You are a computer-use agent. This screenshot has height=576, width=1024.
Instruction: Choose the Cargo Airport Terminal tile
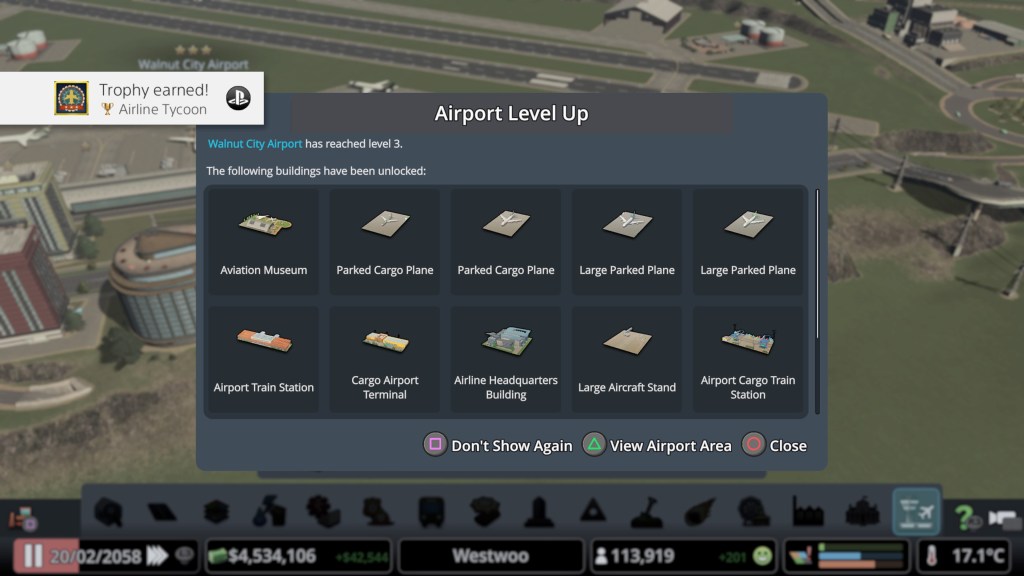click(385, 359)
